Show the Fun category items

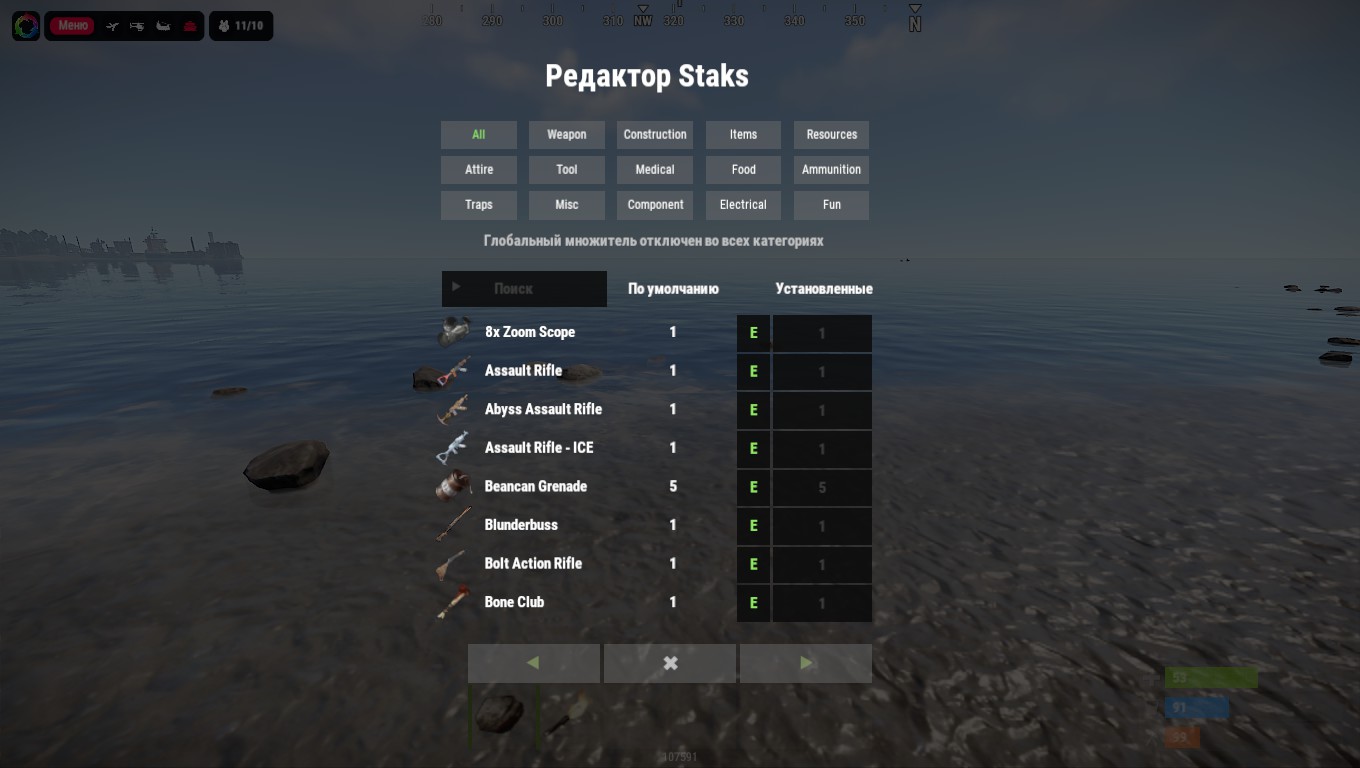click(x=831, y=205)
